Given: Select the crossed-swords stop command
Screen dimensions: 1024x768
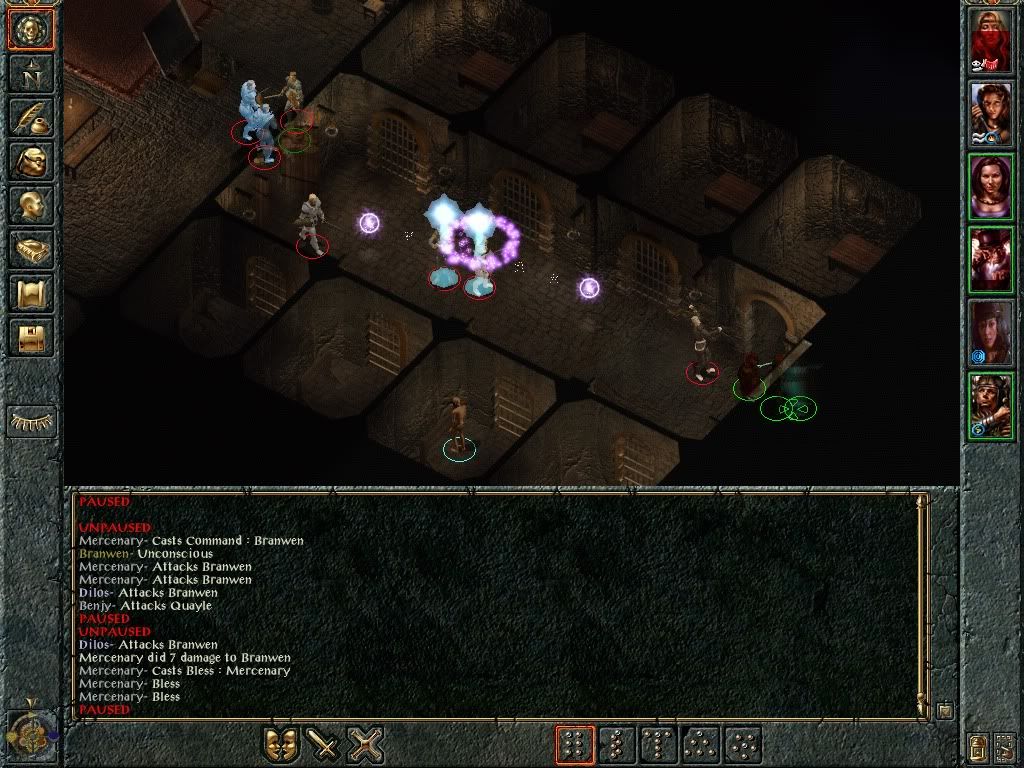Looking at the screenshot, I should click(366, 745).
